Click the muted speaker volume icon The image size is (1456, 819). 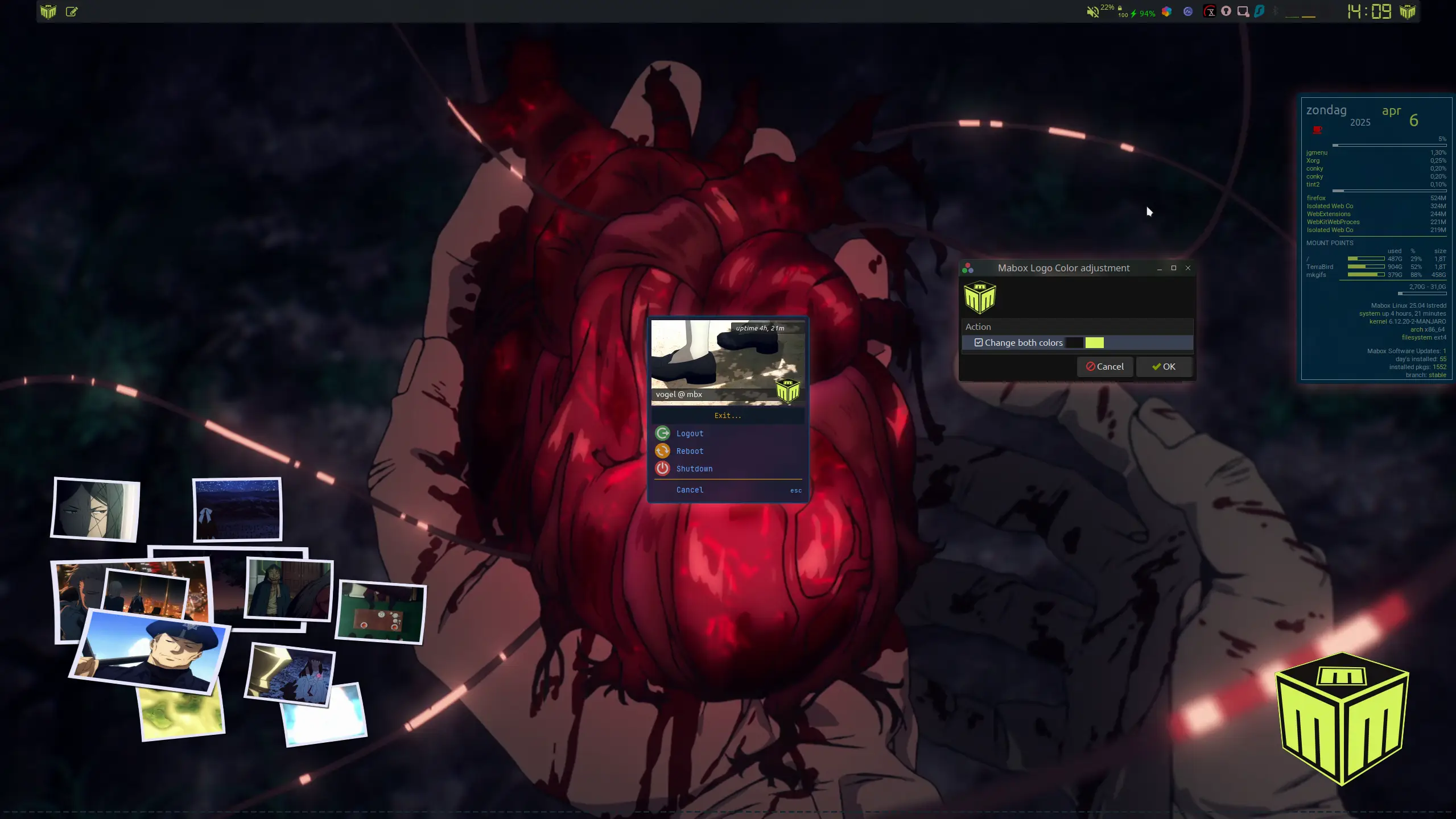pyautogui.click(x=1092, y=12)
